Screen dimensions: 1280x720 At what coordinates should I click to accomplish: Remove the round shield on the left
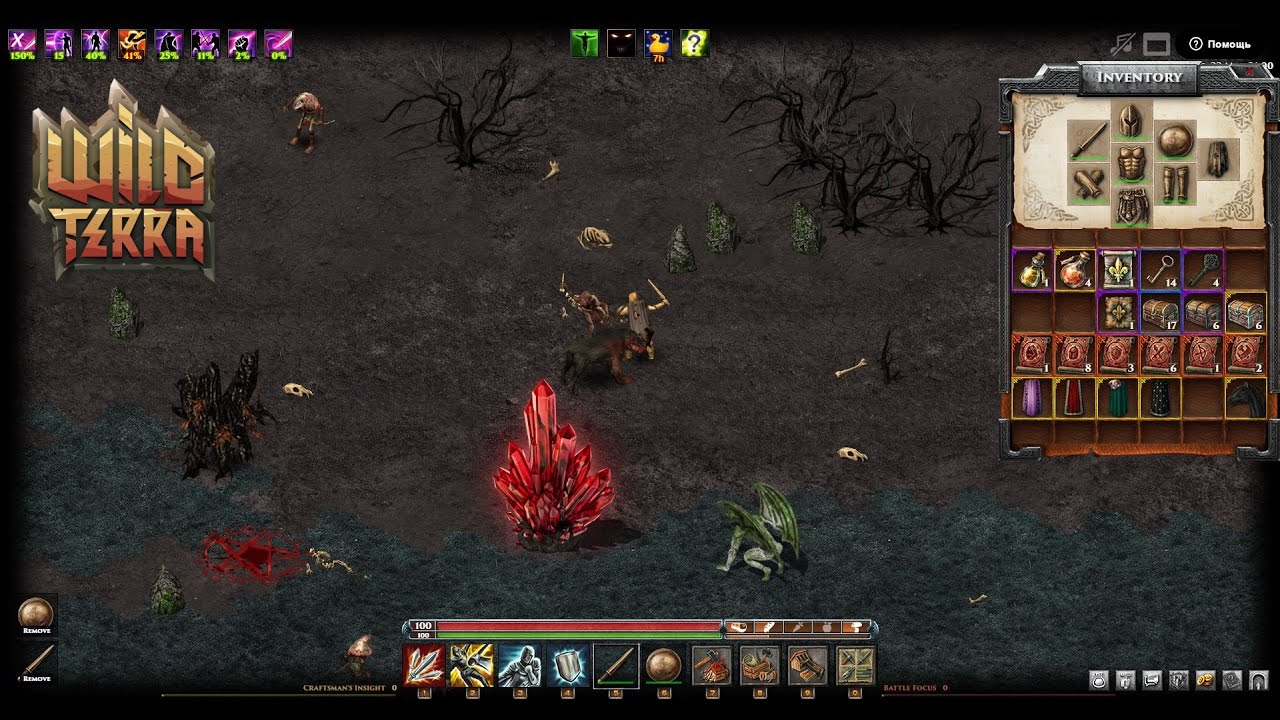[x=36, y=616]
